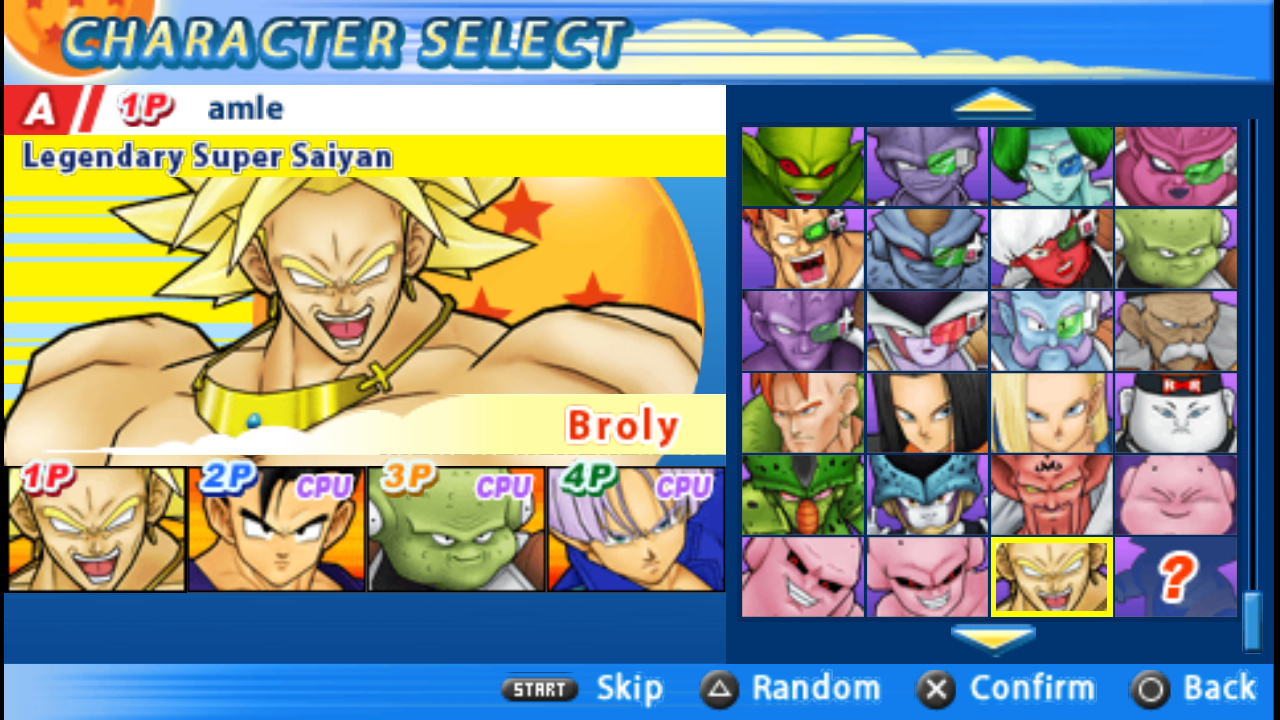Select Android 18 from the roster

1051,412
